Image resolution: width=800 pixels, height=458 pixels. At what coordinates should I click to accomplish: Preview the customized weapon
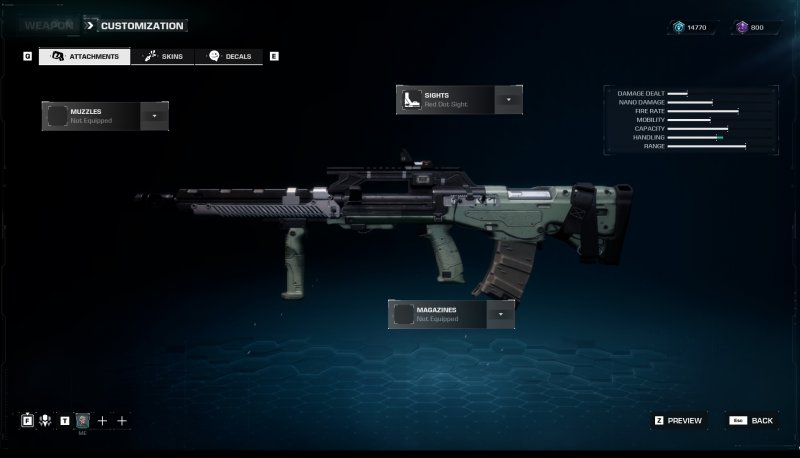coord(678,421)
